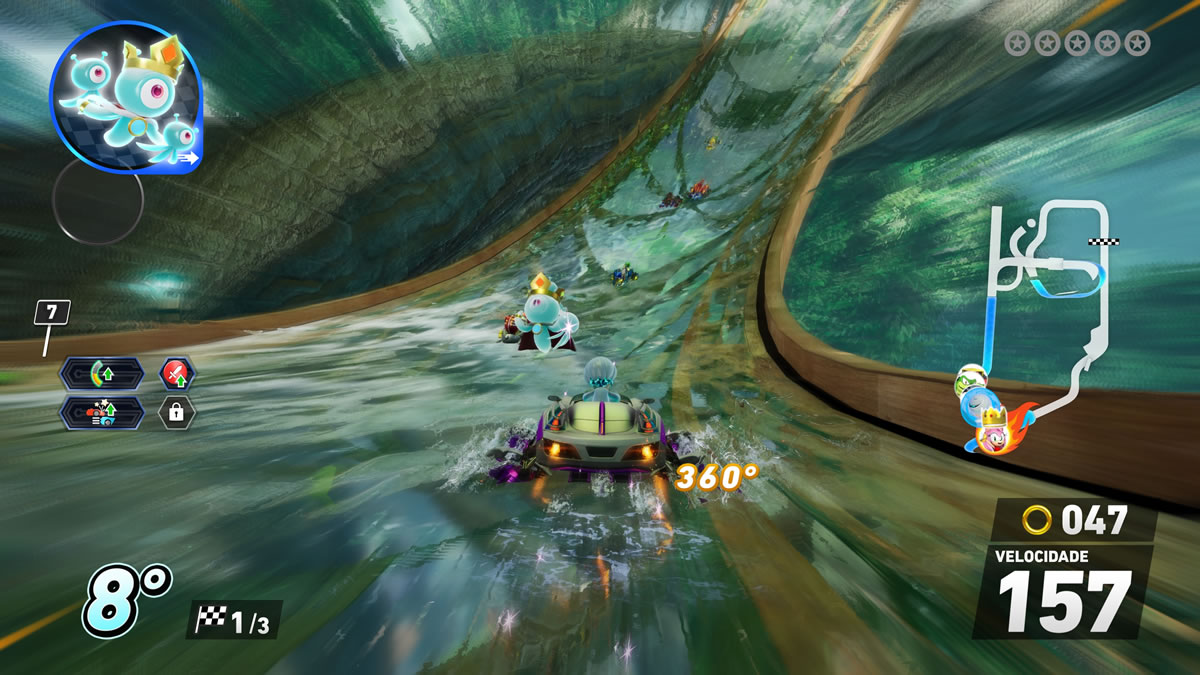Screen dimensions: 1200x675
Task: Click the checkered finish line marker on minimap
Action: coord(1104,241)
